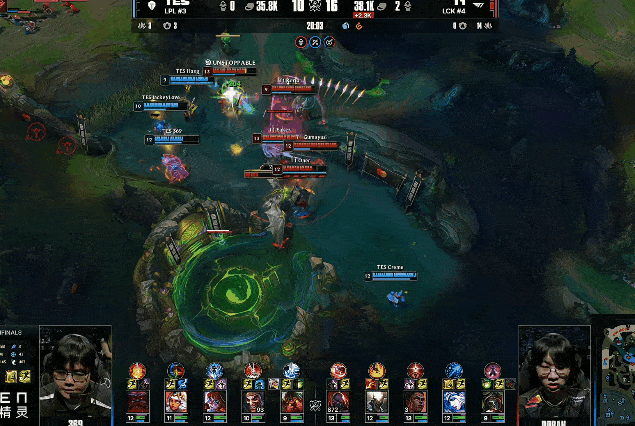Click the TES team logo on scoreboard
This screenshot has height=426, width=635.
coord(151,5)
